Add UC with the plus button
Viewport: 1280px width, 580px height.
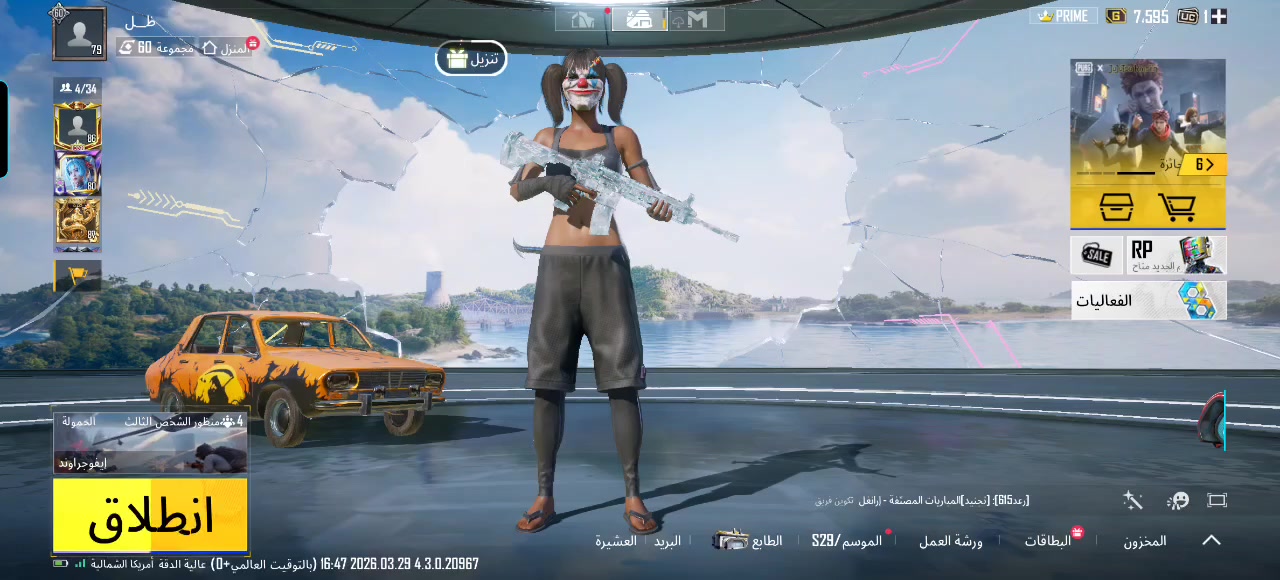pos(1218,16)
